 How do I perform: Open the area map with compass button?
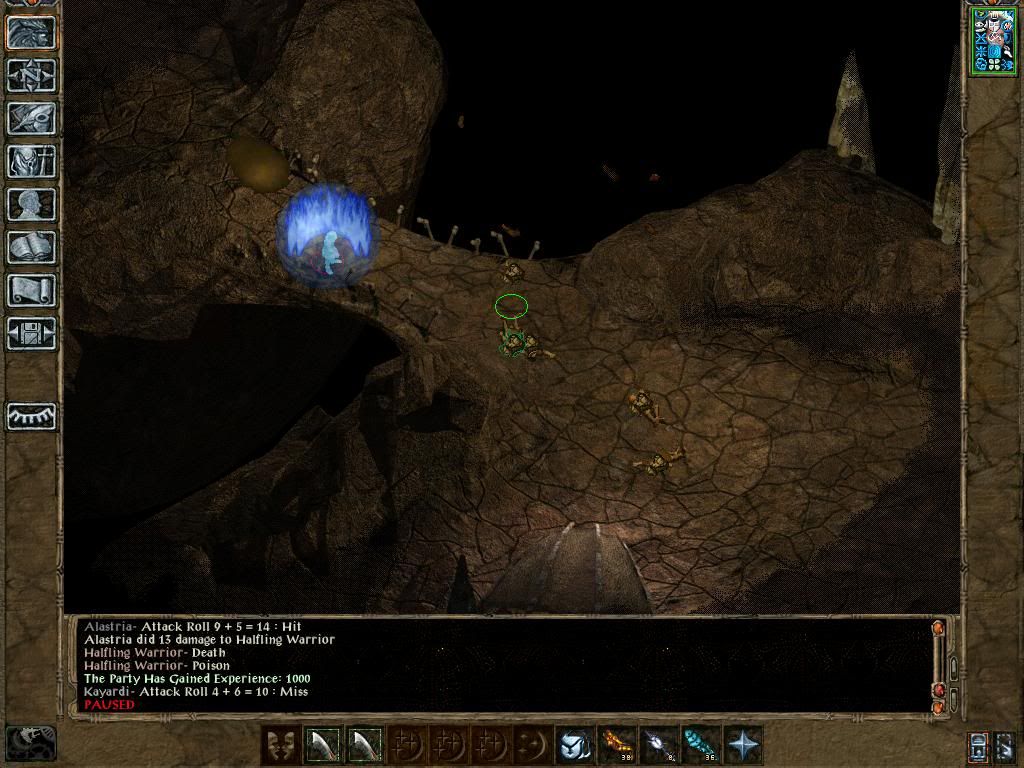tap(31, 75)
